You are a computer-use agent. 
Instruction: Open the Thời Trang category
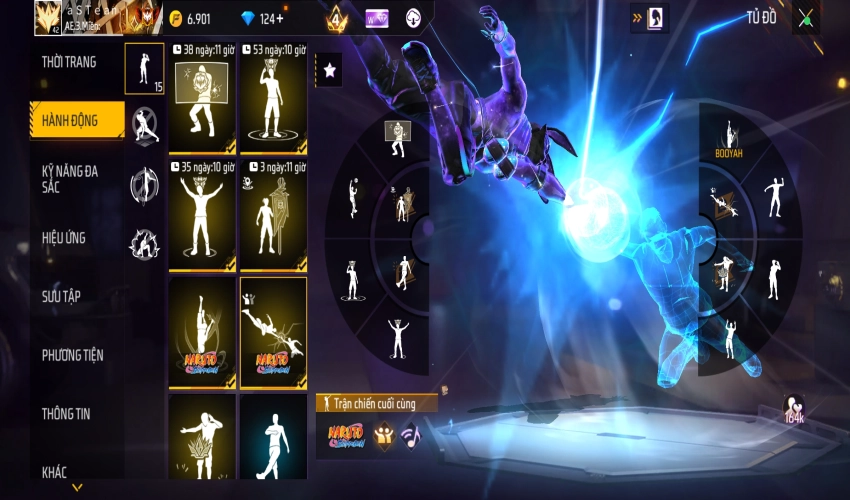coord(70,62)
